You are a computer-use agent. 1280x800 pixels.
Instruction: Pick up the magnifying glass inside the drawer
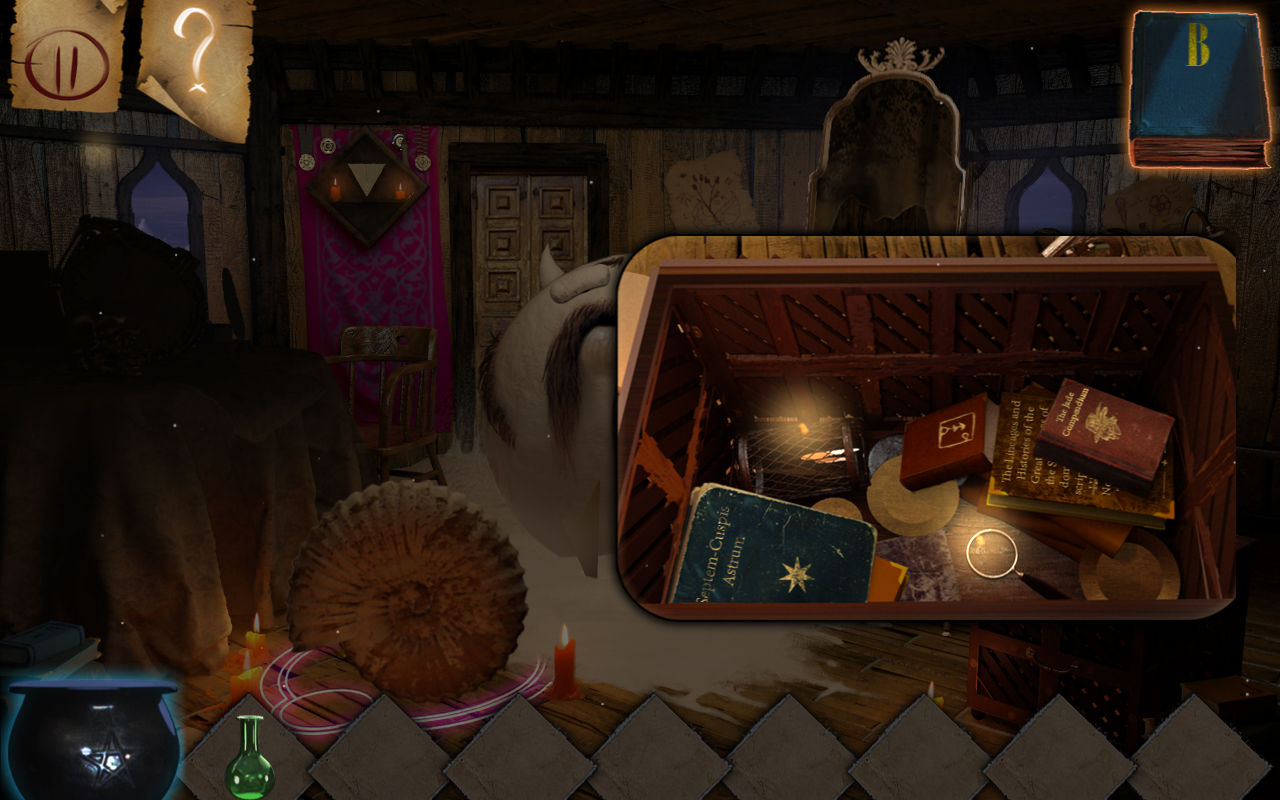[993, 552]
